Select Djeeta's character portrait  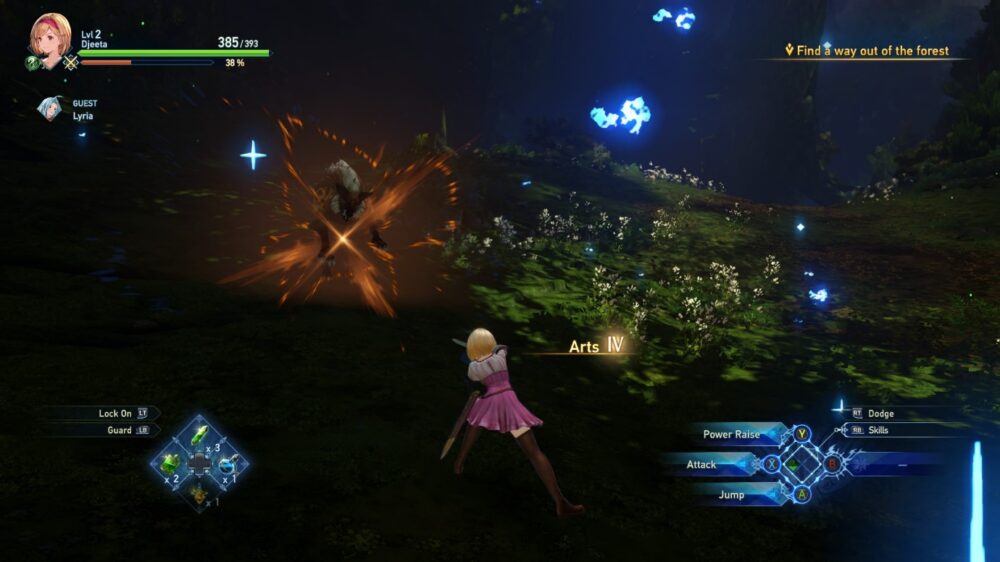[50, 37]
